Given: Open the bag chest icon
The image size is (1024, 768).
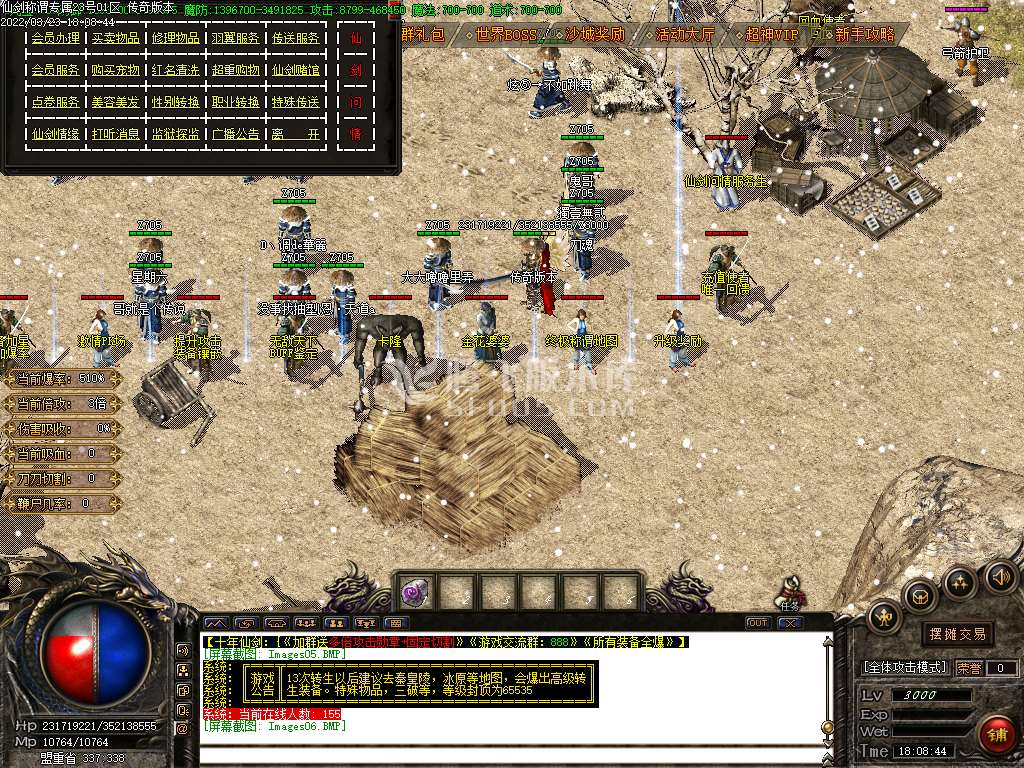Looking at the screenshot, I should pos(918,596).
